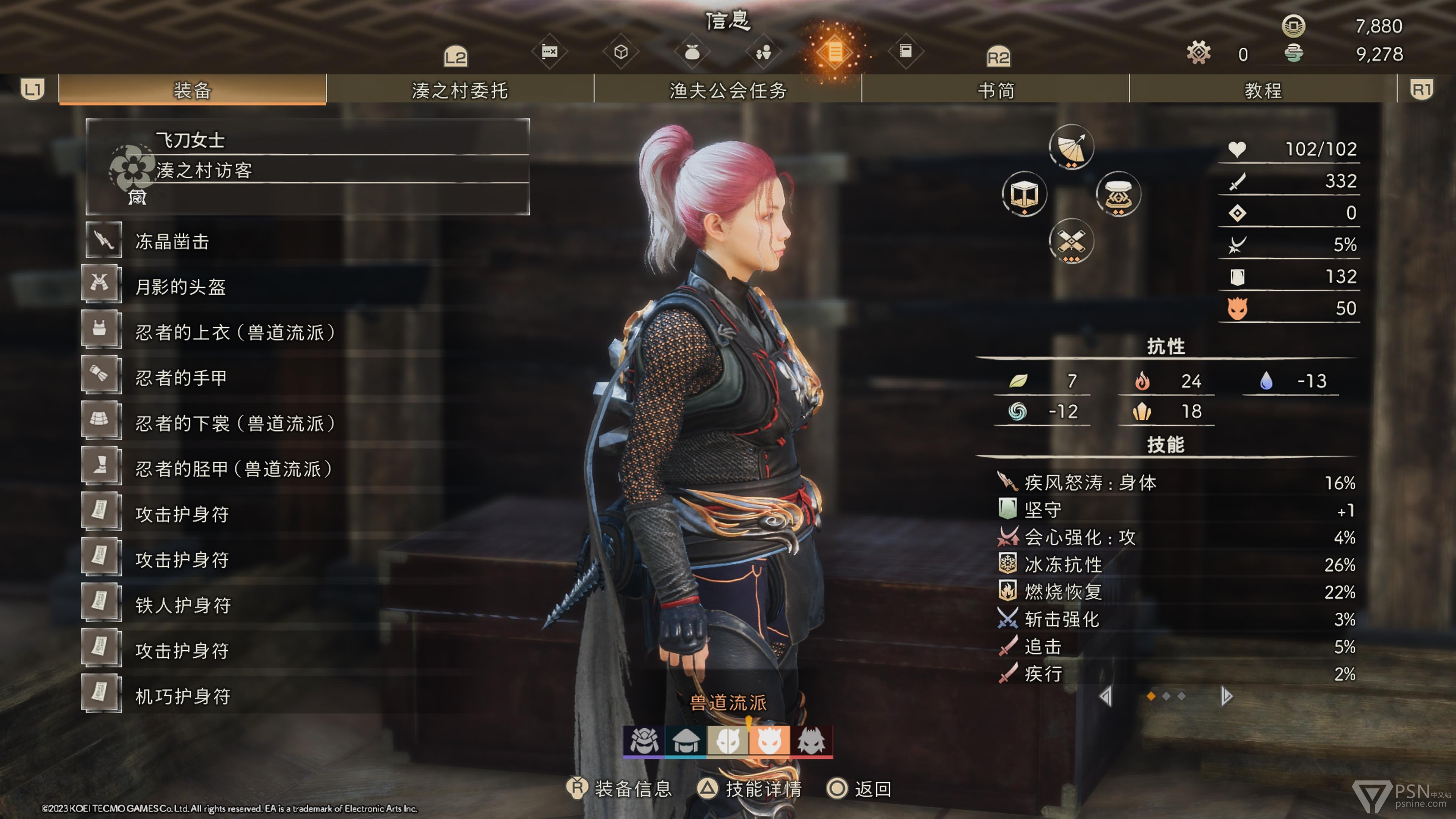Go to next skill page arrow
Screen dimensions: 1456x819
[1225, 697]
